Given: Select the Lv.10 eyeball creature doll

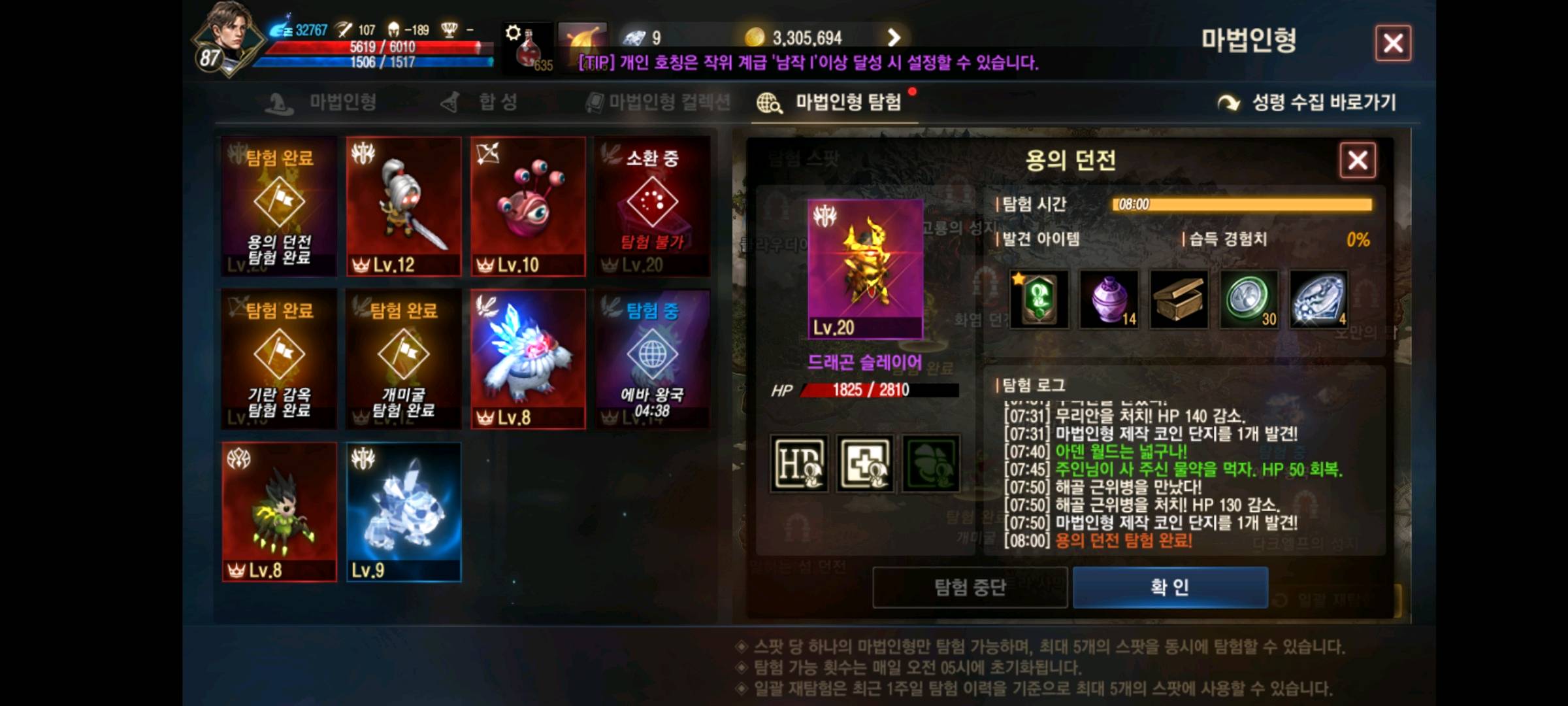Looking at the screenshot, I should (x=528, y=206).
